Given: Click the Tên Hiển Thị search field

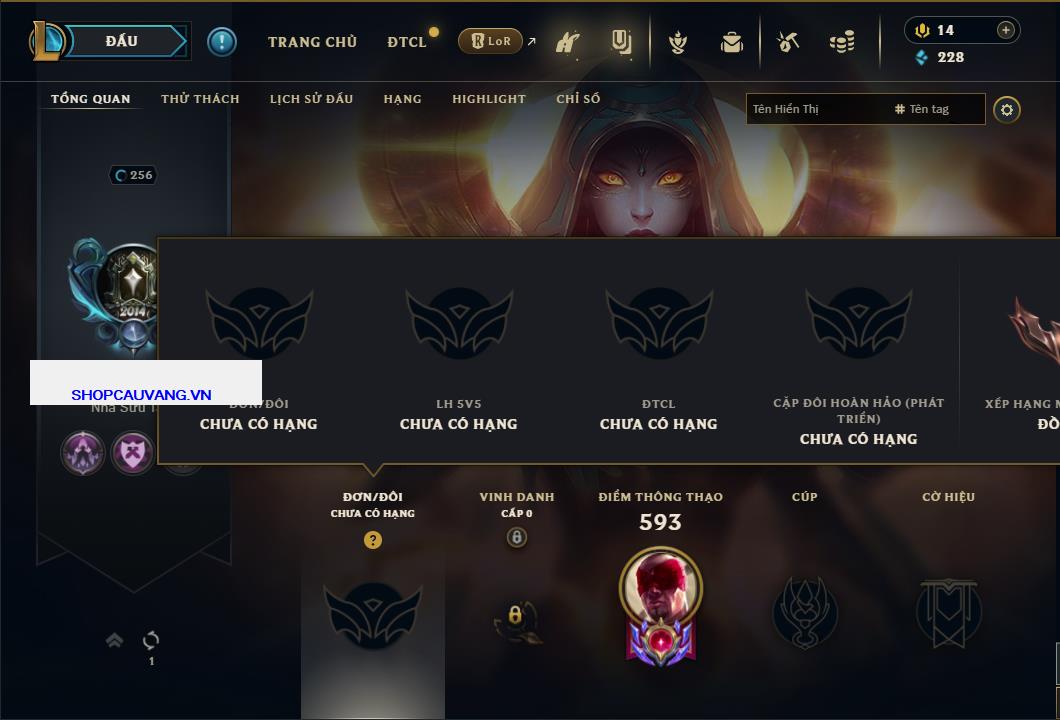Looking at the screenshot, I should (x=815, y=109).
